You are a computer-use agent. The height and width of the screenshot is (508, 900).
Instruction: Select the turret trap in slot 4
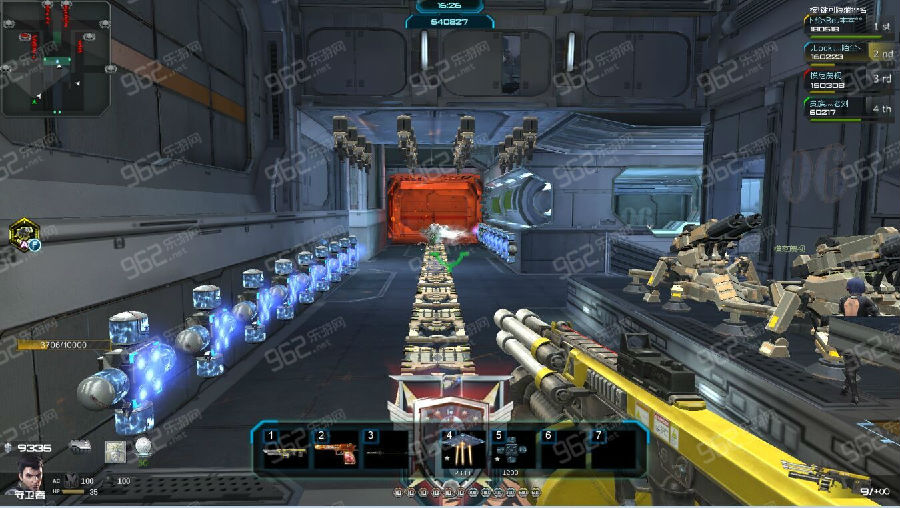pos(462,451)
